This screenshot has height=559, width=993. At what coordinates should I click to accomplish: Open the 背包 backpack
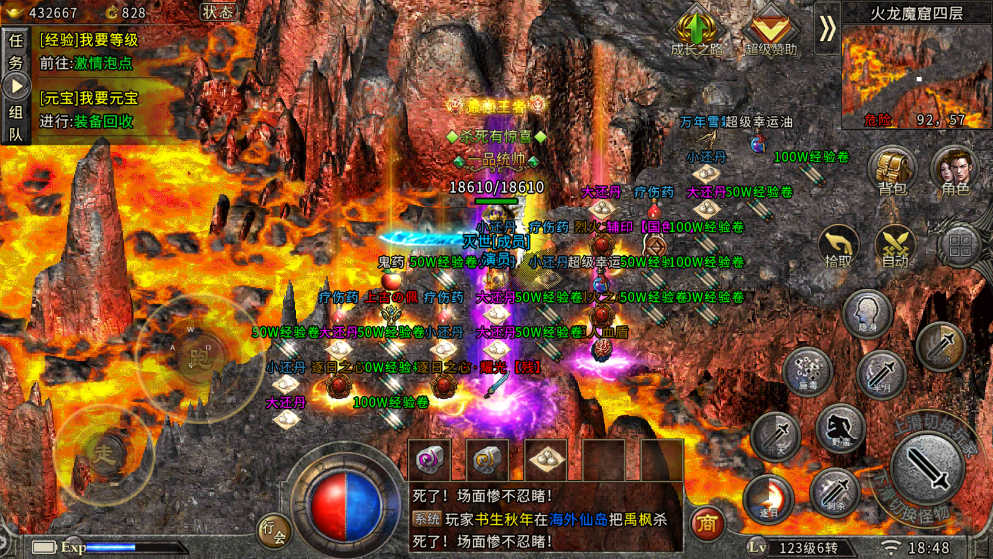pyautogui.click(x=891, y=171)
